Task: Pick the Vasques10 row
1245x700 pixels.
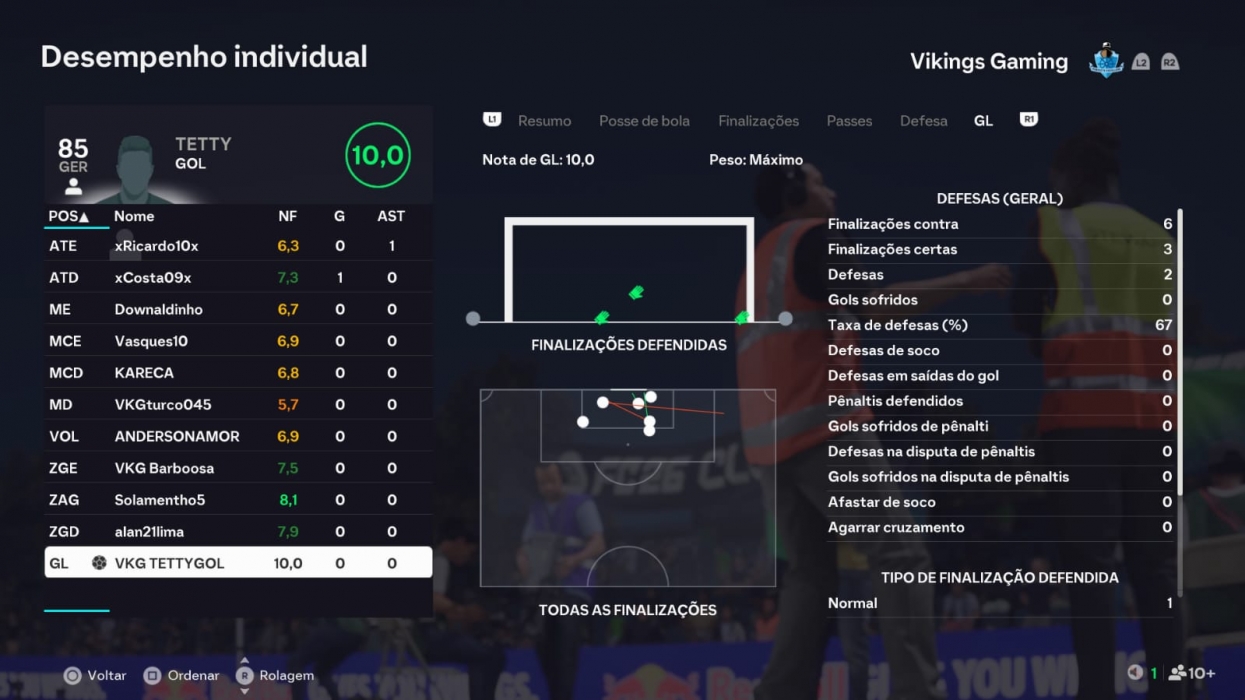Action: pos(238,342)
